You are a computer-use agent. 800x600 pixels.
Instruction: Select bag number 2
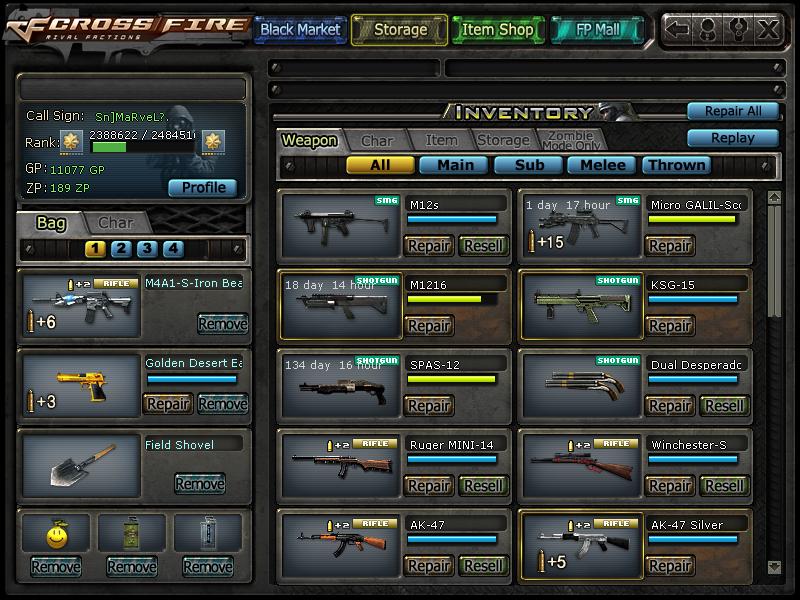pos(121,249)
